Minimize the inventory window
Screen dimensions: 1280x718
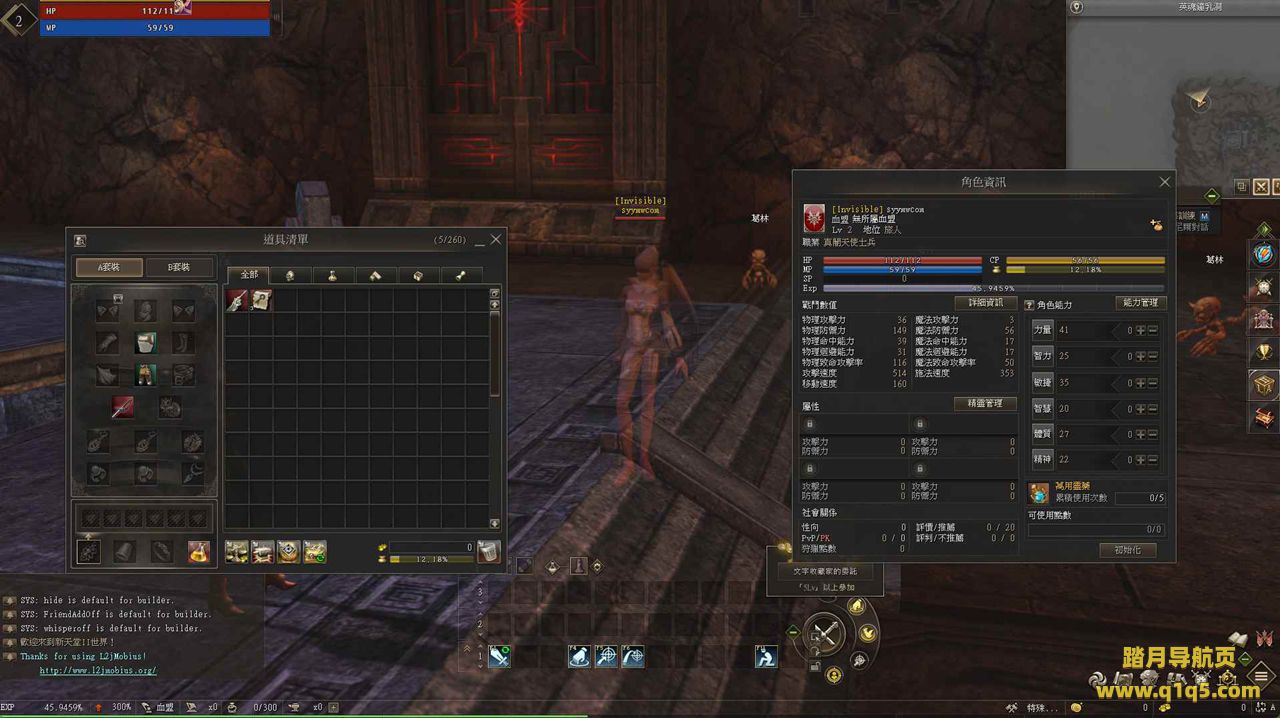coord(479,241)
